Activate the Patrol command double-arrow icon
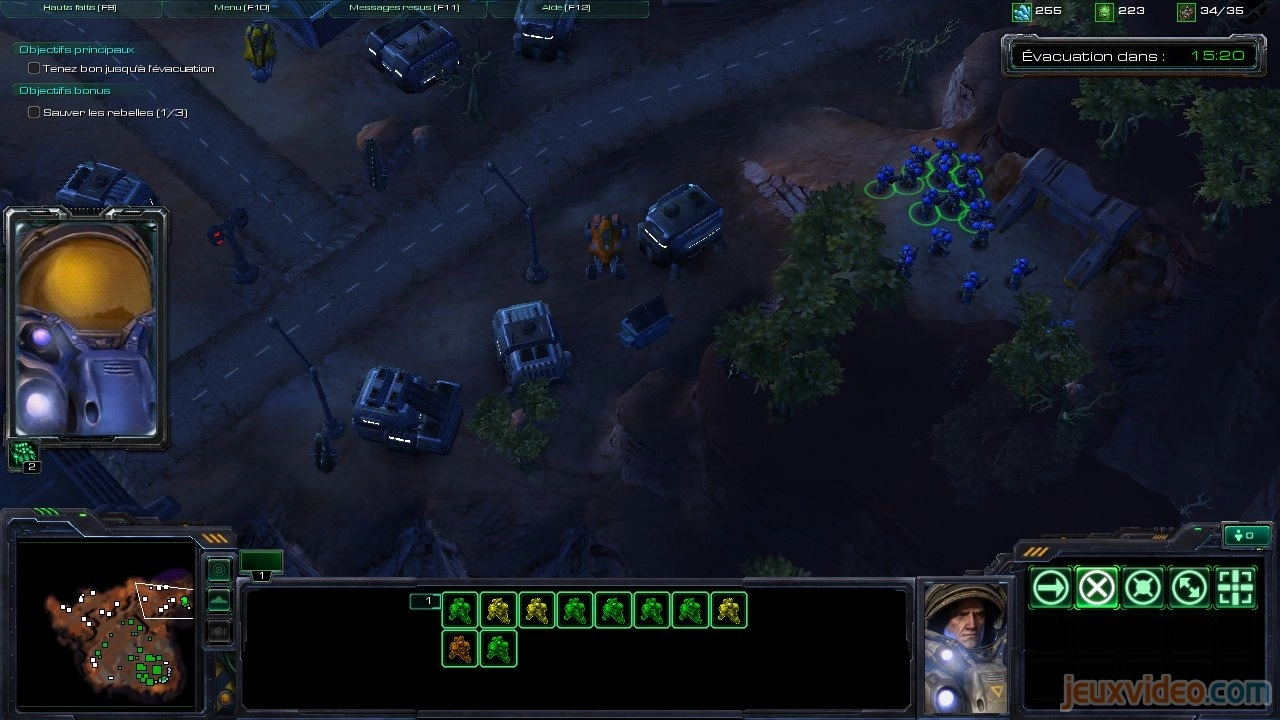The height and width of the screenshot is (720, 1280). pyautogui.click(x=1189, y=588)
